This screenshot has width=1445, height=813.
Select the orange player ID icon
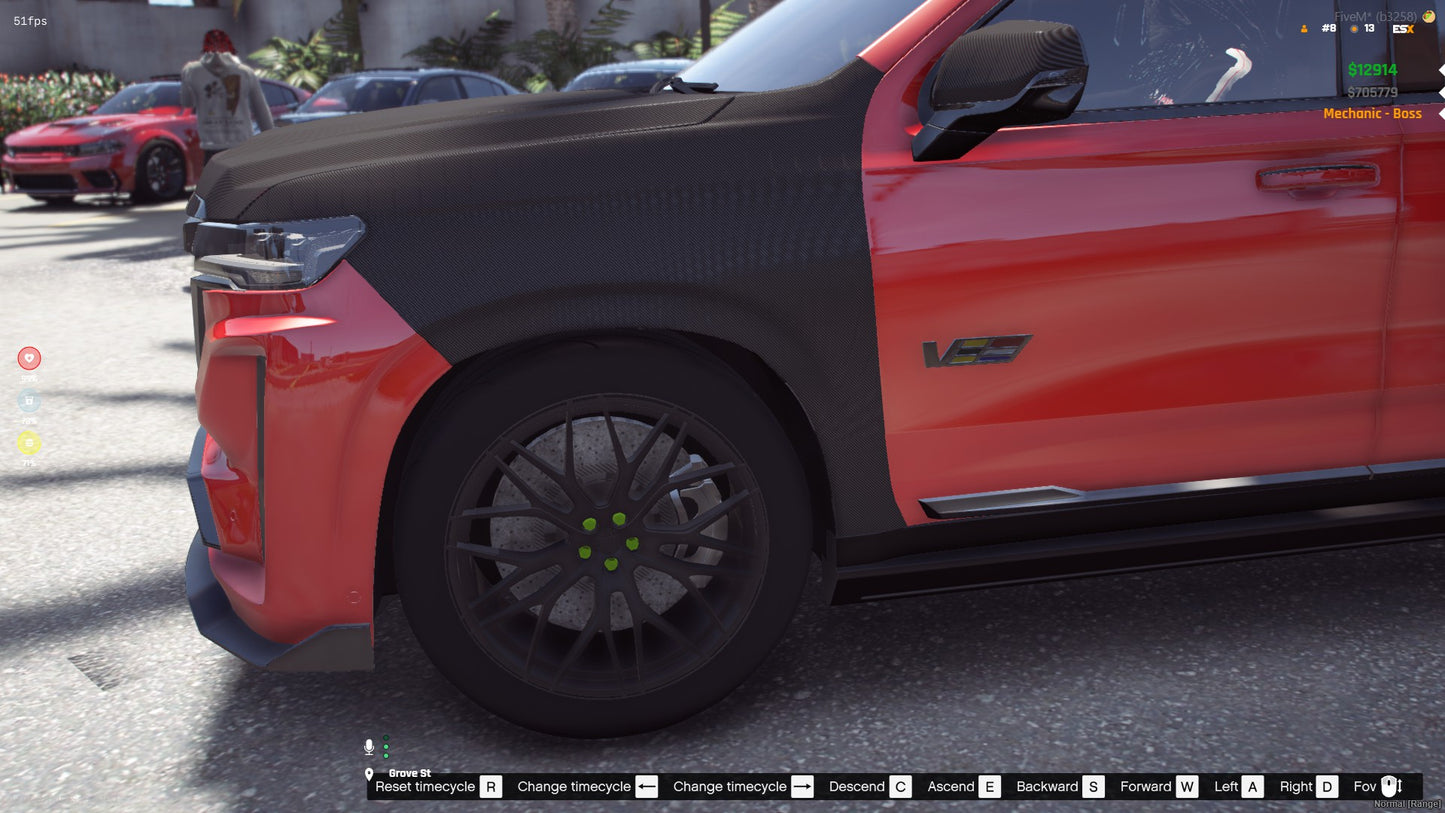pos(1304,29)
